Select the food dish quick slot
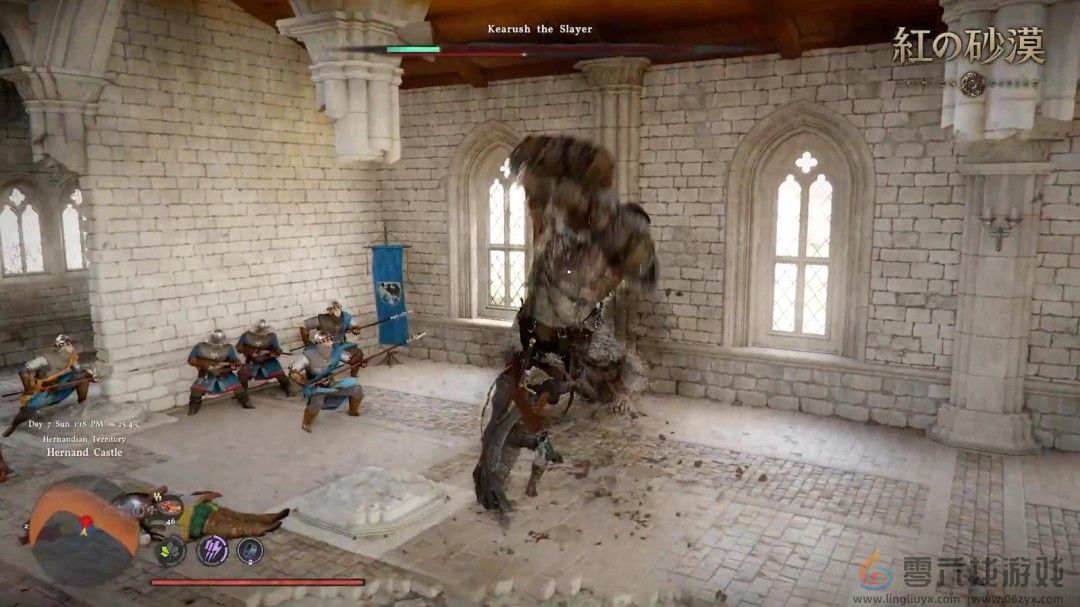 [x=168, y=506]
